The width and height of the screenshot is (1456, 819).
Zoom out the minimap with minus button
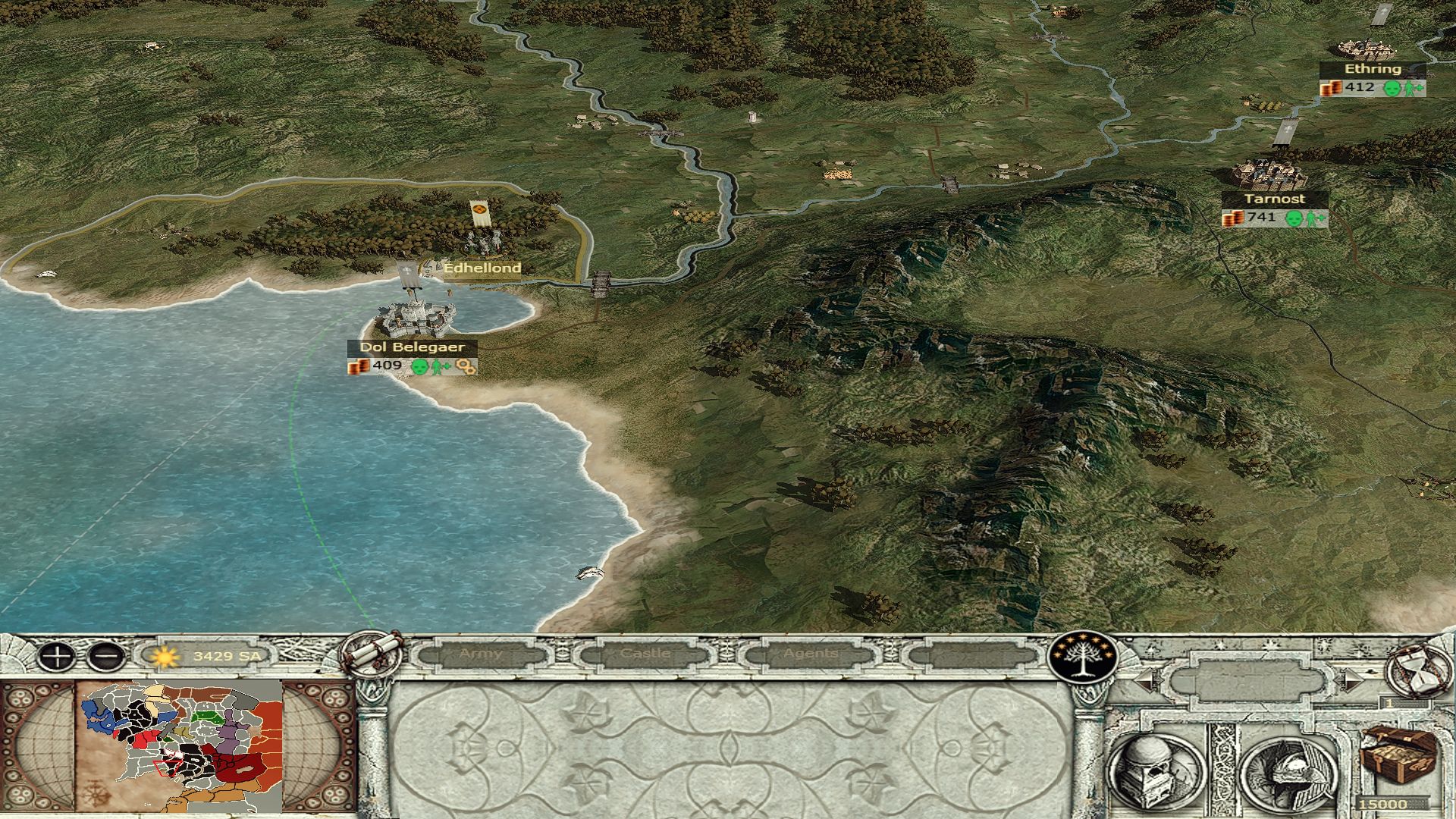(x=106, y=656)
